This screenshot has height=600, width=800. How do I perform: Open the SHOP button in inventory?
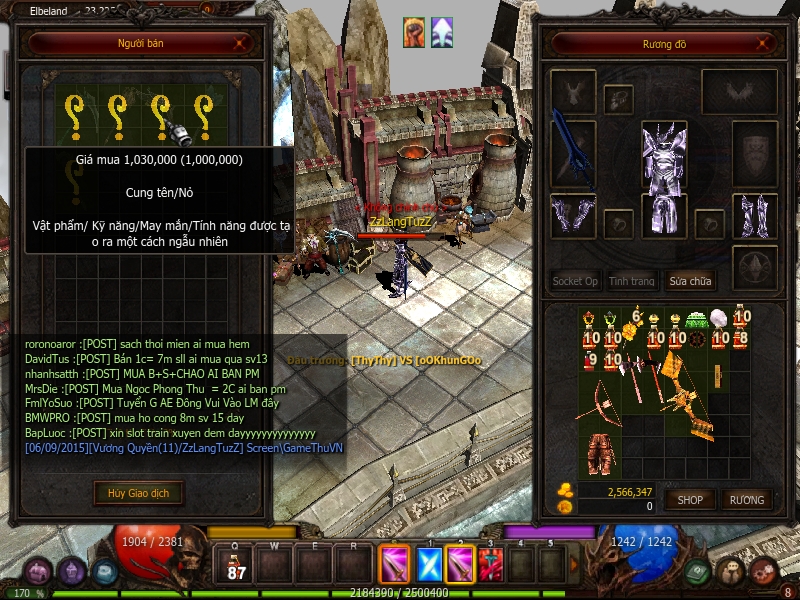(690, 499)
